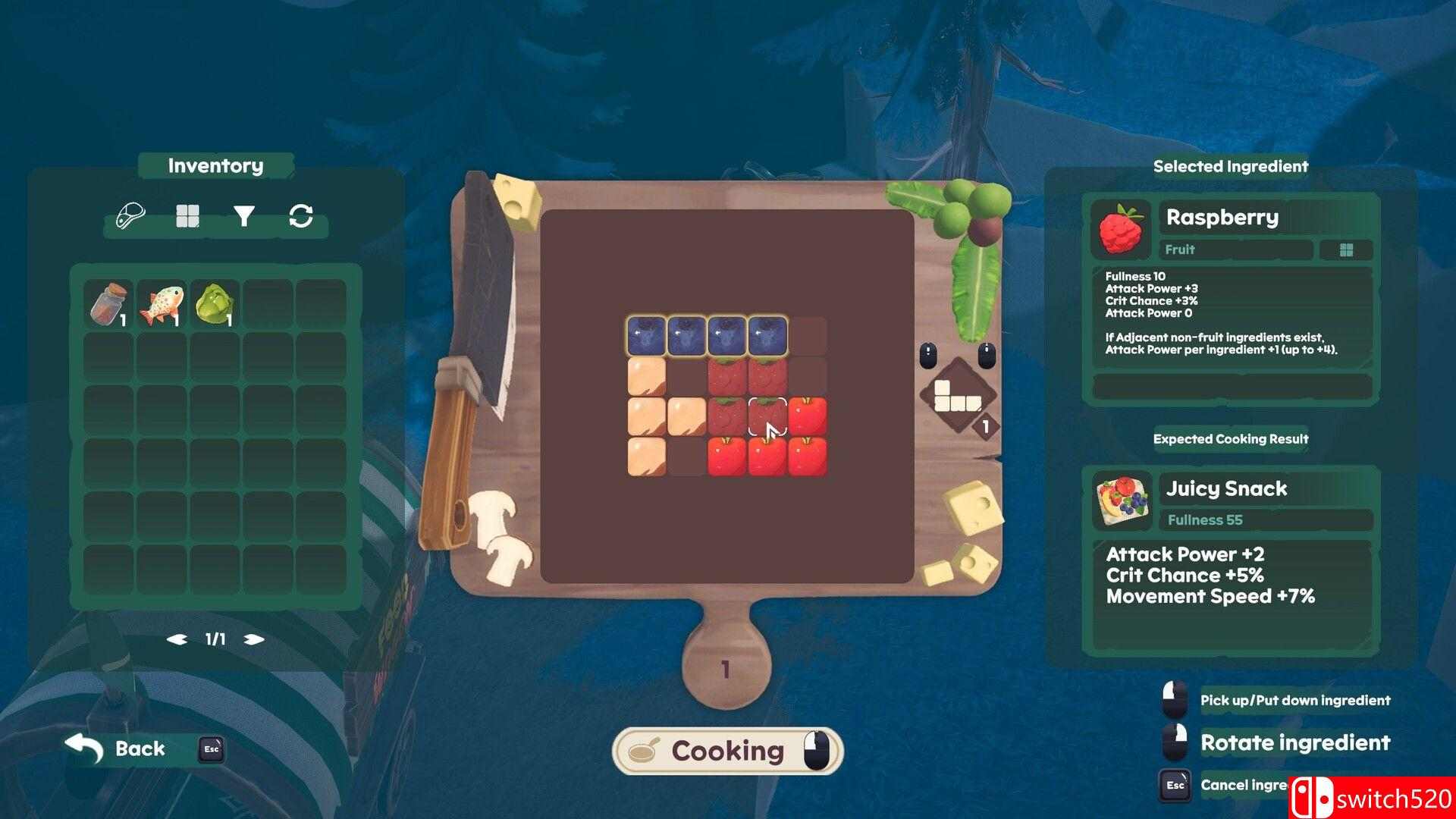Expand the Fruit category field
This screenshot has height=819, width=1456.
click(x=1236, y=250)
